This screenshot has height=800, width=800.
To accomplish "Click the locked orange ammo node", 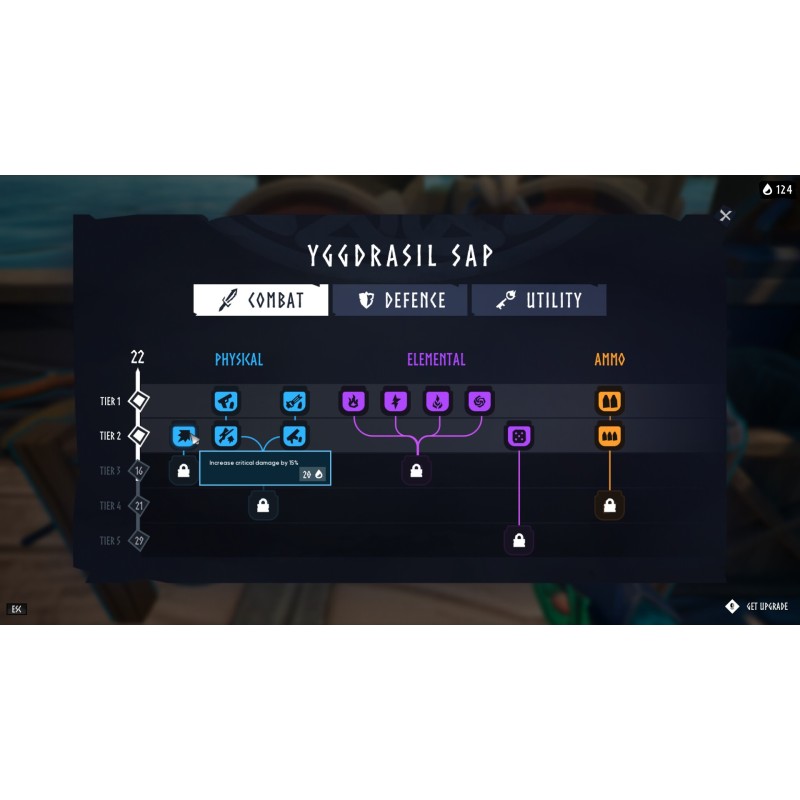I will point(609,506).
